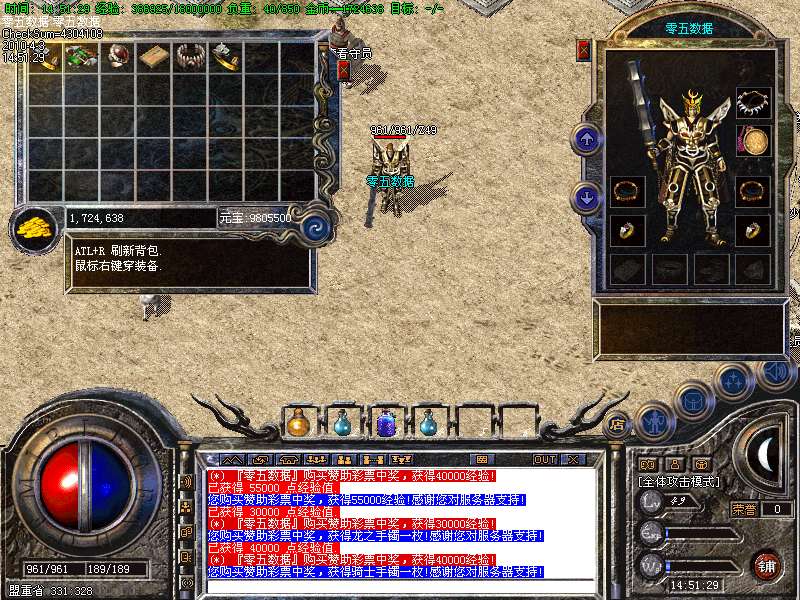Viewport: 800px width, 600px height.
Task: Use the orange potion in the belt
Action: [298, 424]
